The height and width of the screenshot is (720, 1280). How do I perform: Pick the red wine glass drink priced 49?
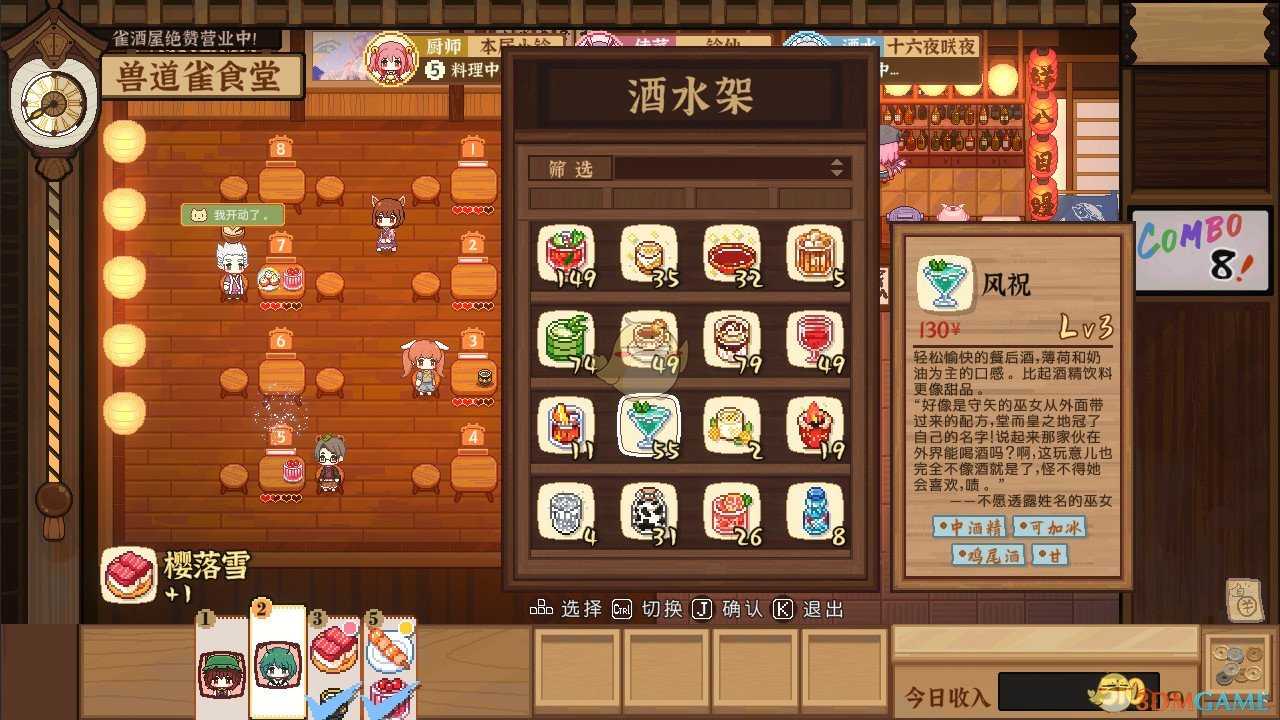point(815,338)
